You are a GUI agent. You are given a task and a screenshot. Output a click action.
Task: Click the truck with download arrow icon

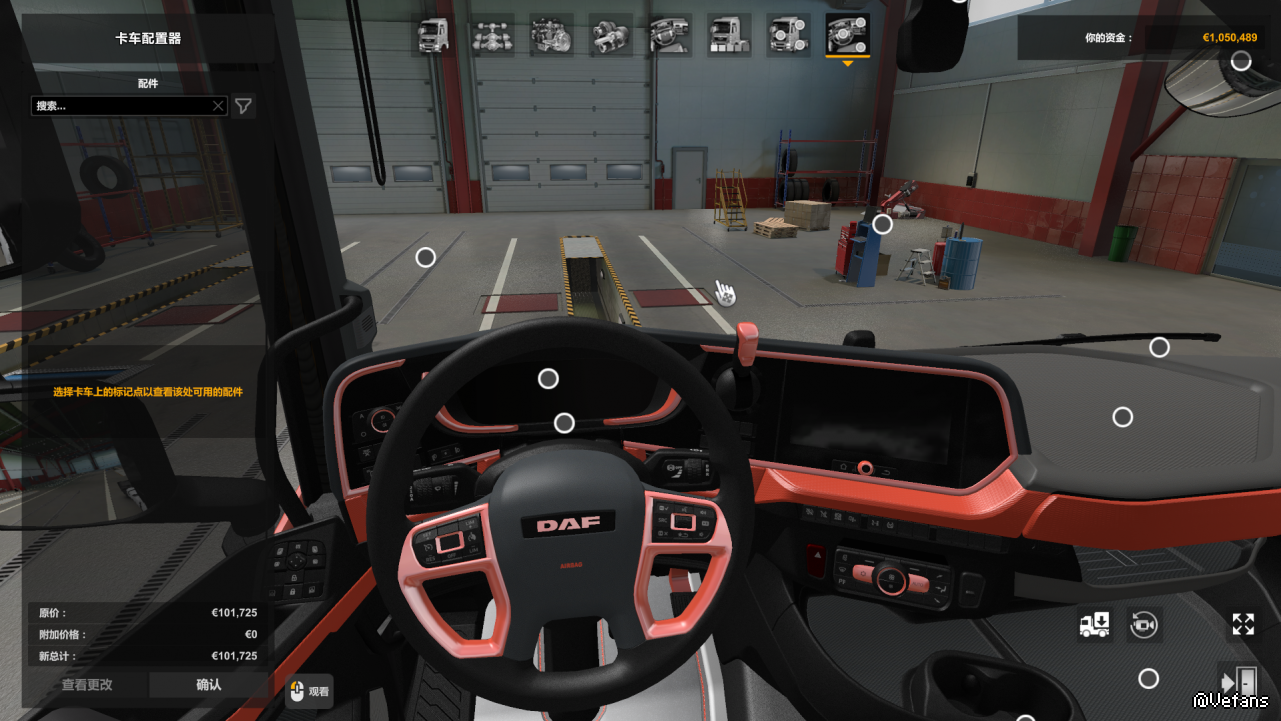[1095, 625]
